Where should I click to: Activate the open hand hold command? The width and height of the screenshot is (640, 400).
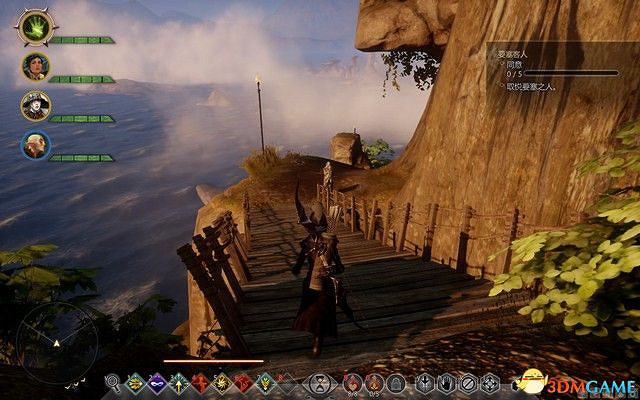pos(447,381)
